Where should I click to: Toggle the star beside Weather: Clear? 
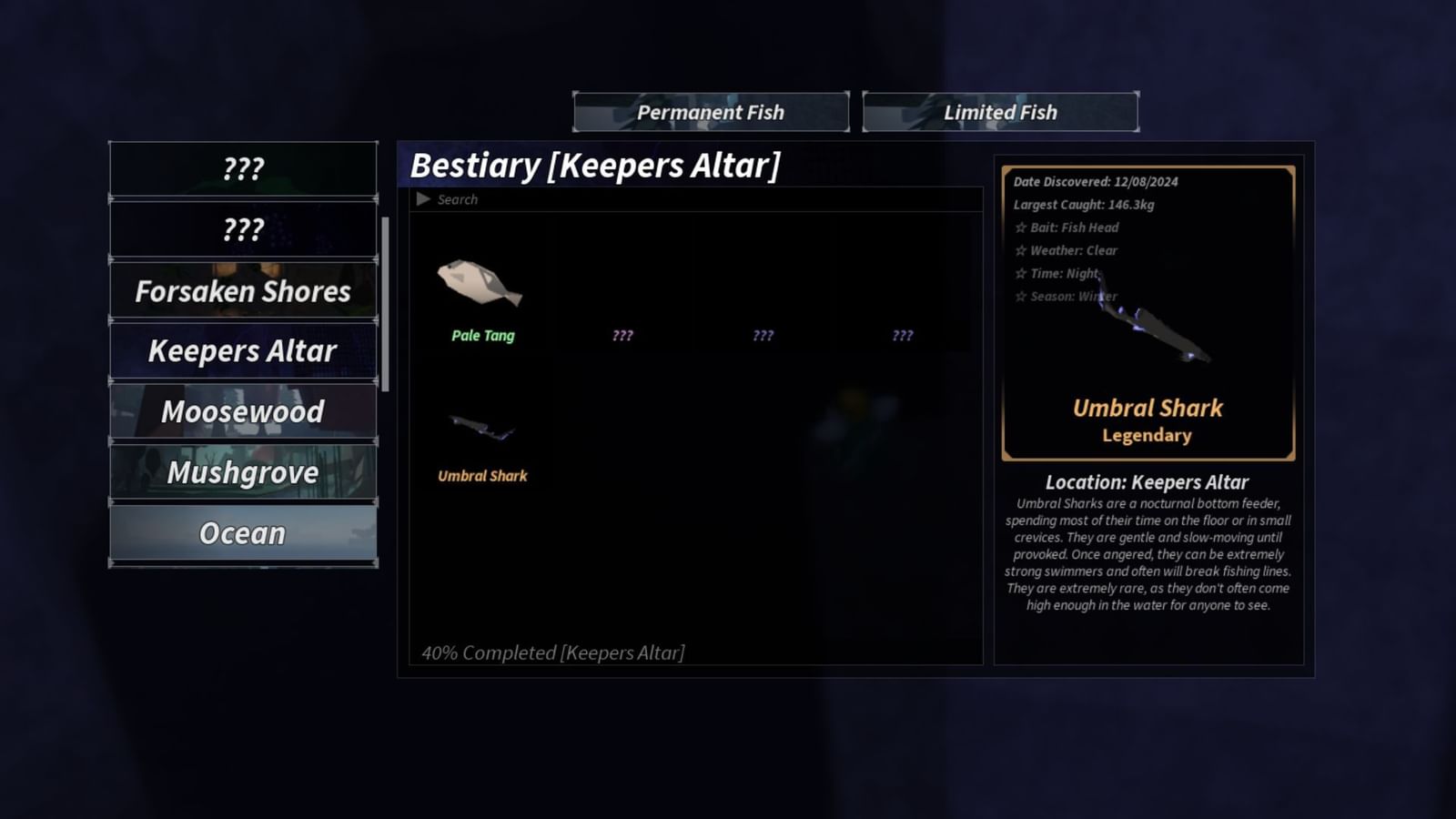(x=1022, y=250)
